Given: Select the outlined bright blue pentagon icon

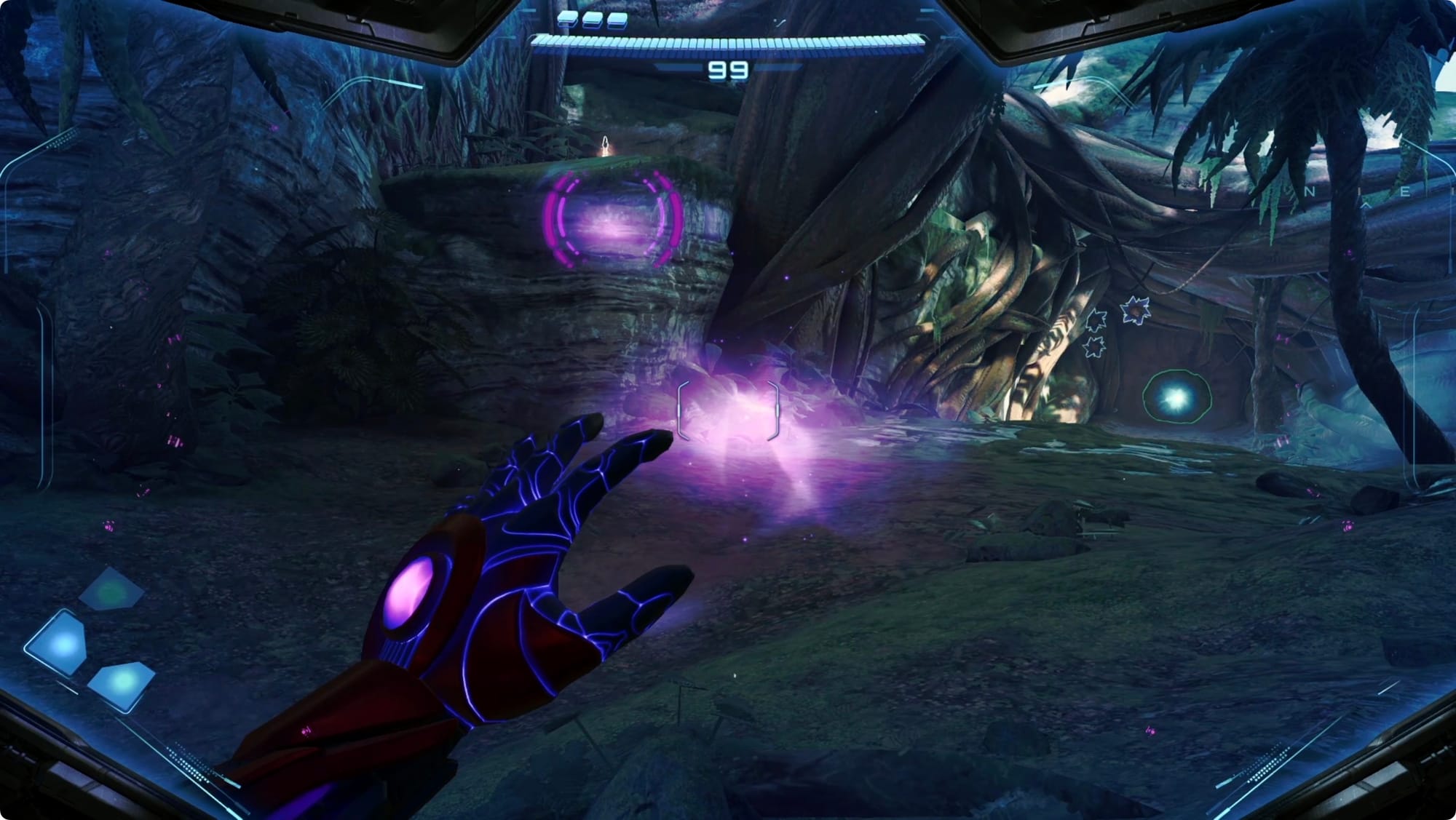Looking at the screenshot, I should point(60,643).
